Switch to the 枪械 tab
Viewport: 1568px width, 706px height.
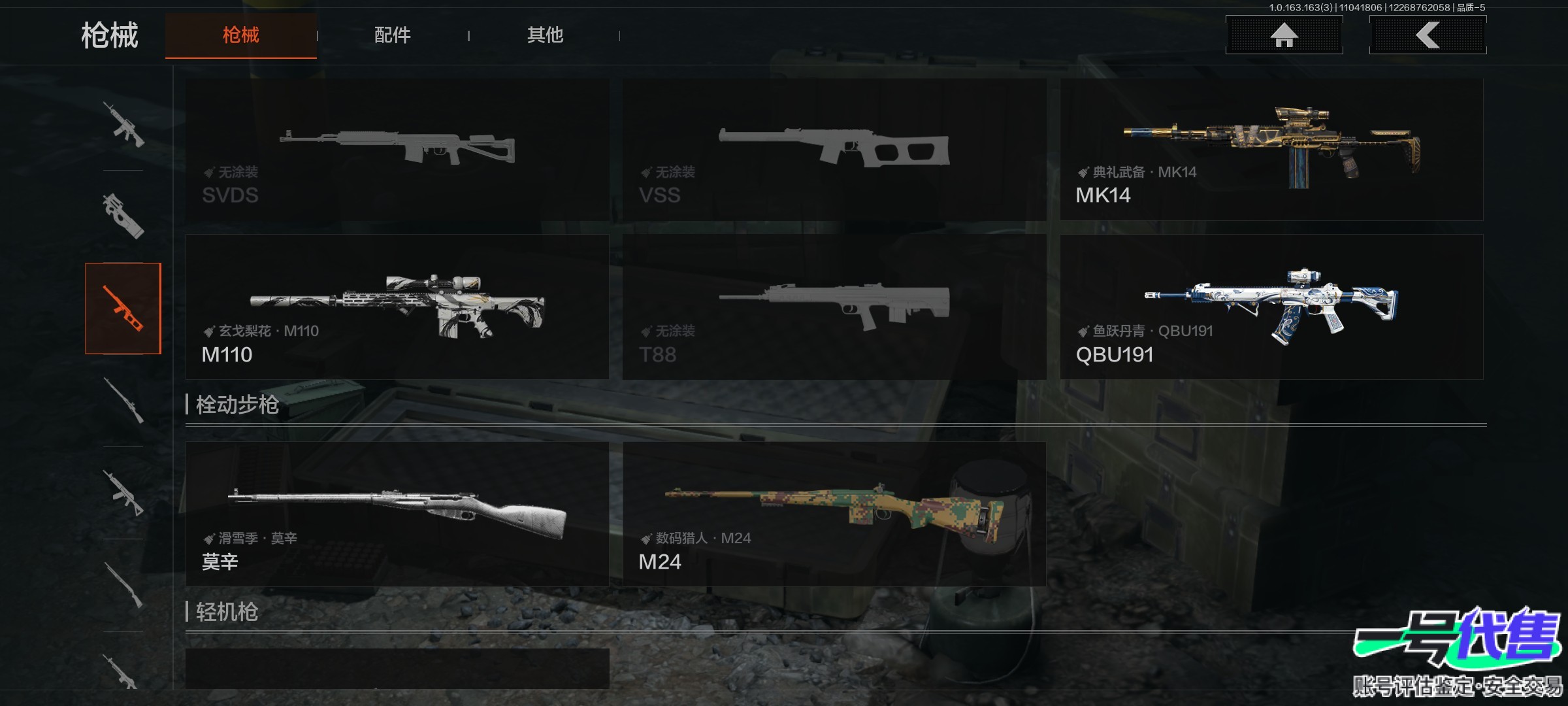(240, 35)
